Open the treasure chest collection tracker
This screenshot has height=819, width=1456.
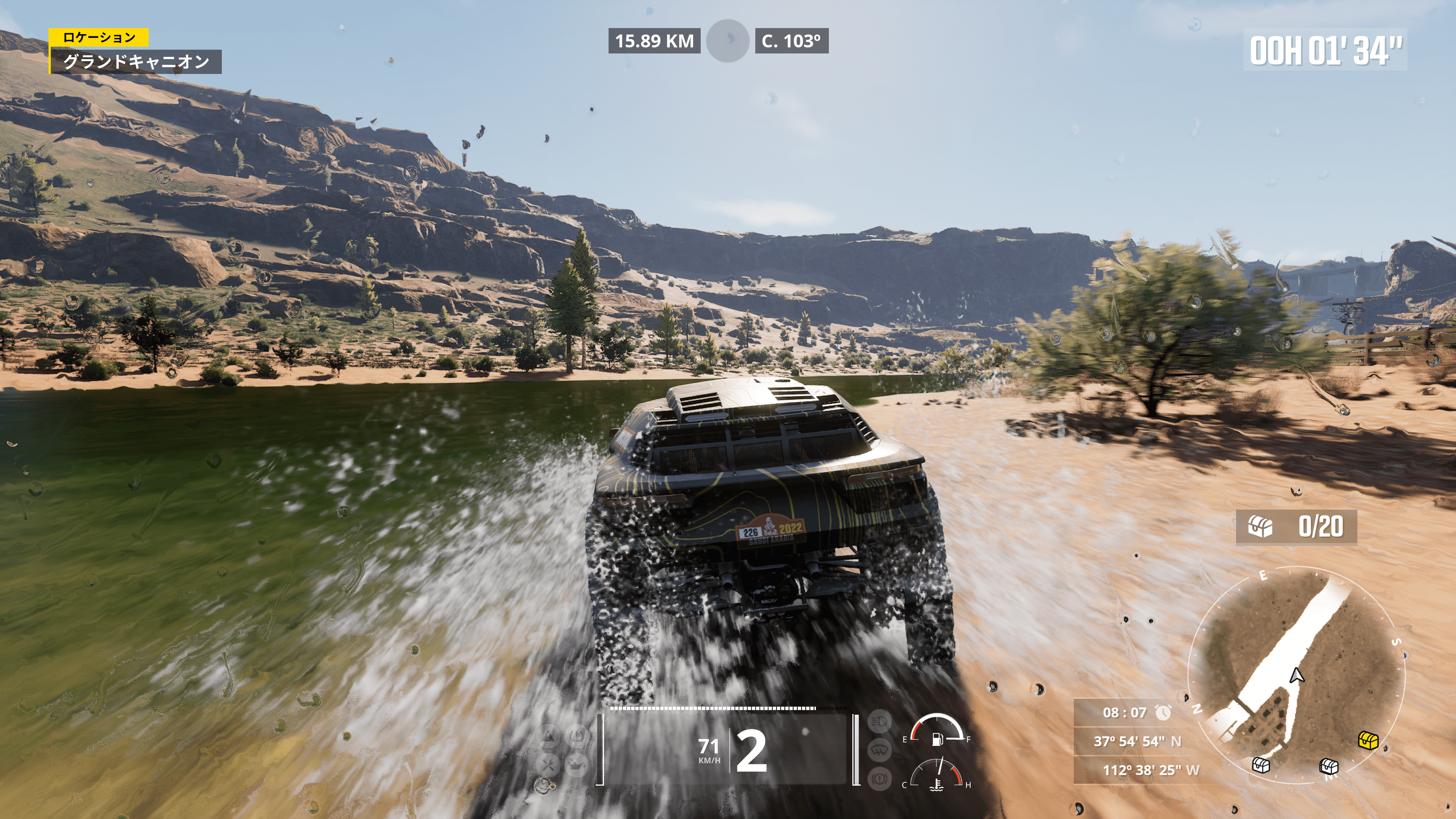click(1296, 527)
